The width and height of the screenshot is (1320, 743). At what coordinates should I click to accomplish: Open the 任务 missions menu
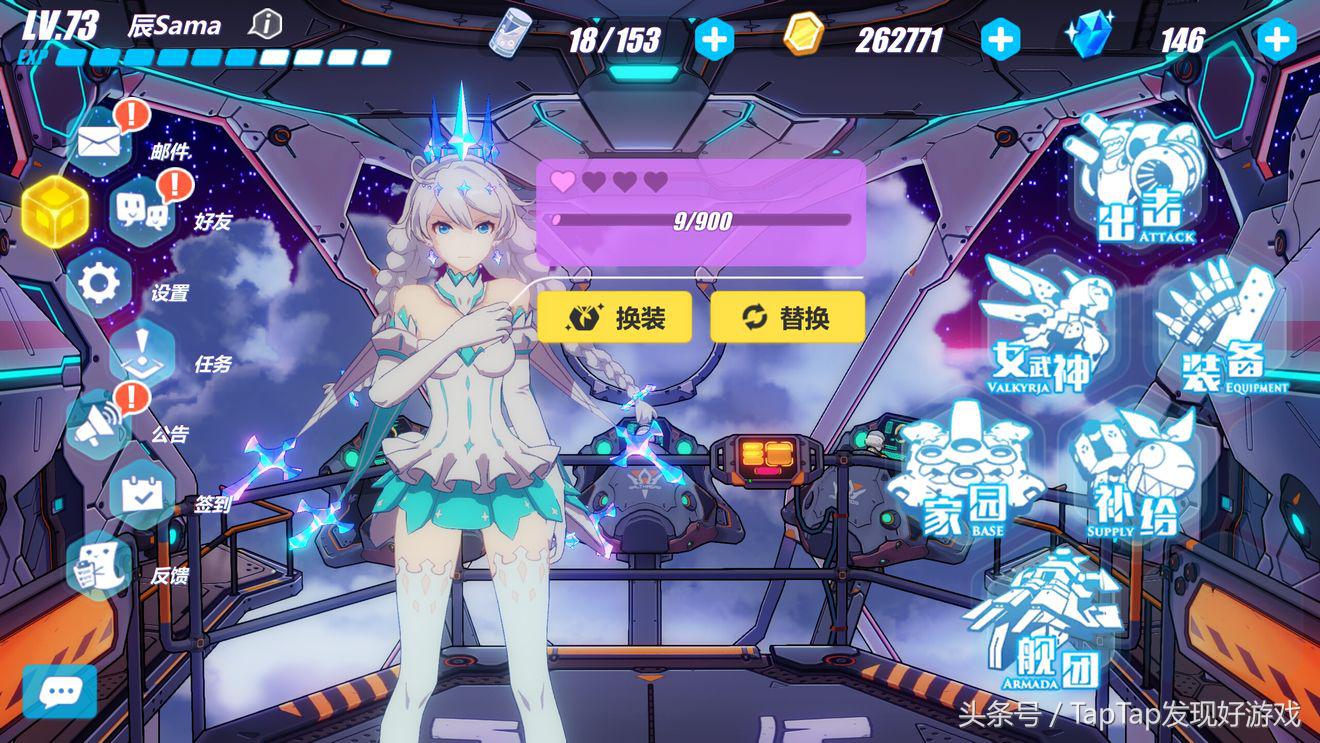click(142, 353)
